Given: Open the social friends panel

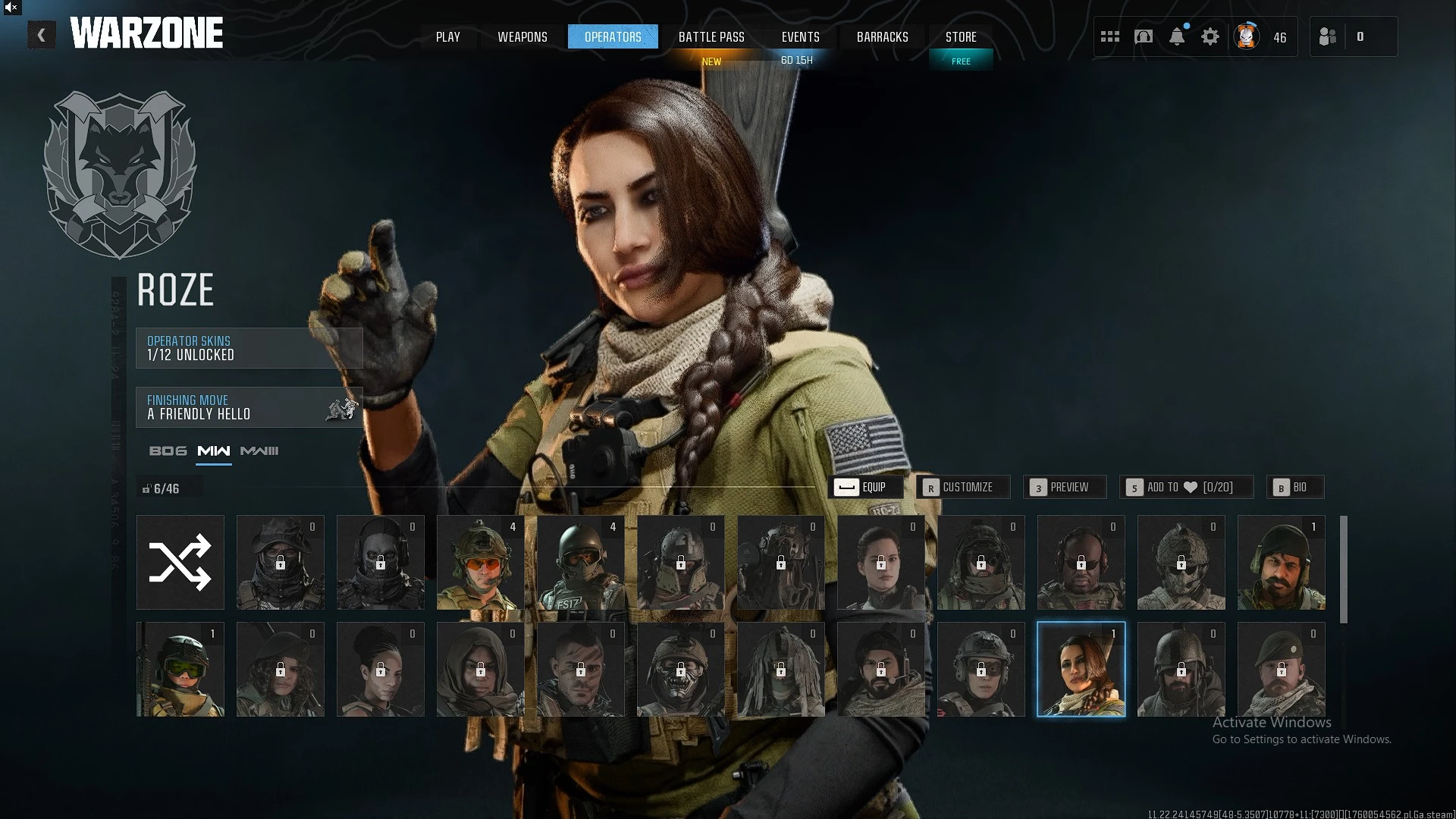Looking at the screenshot, I should (1328, 36).
